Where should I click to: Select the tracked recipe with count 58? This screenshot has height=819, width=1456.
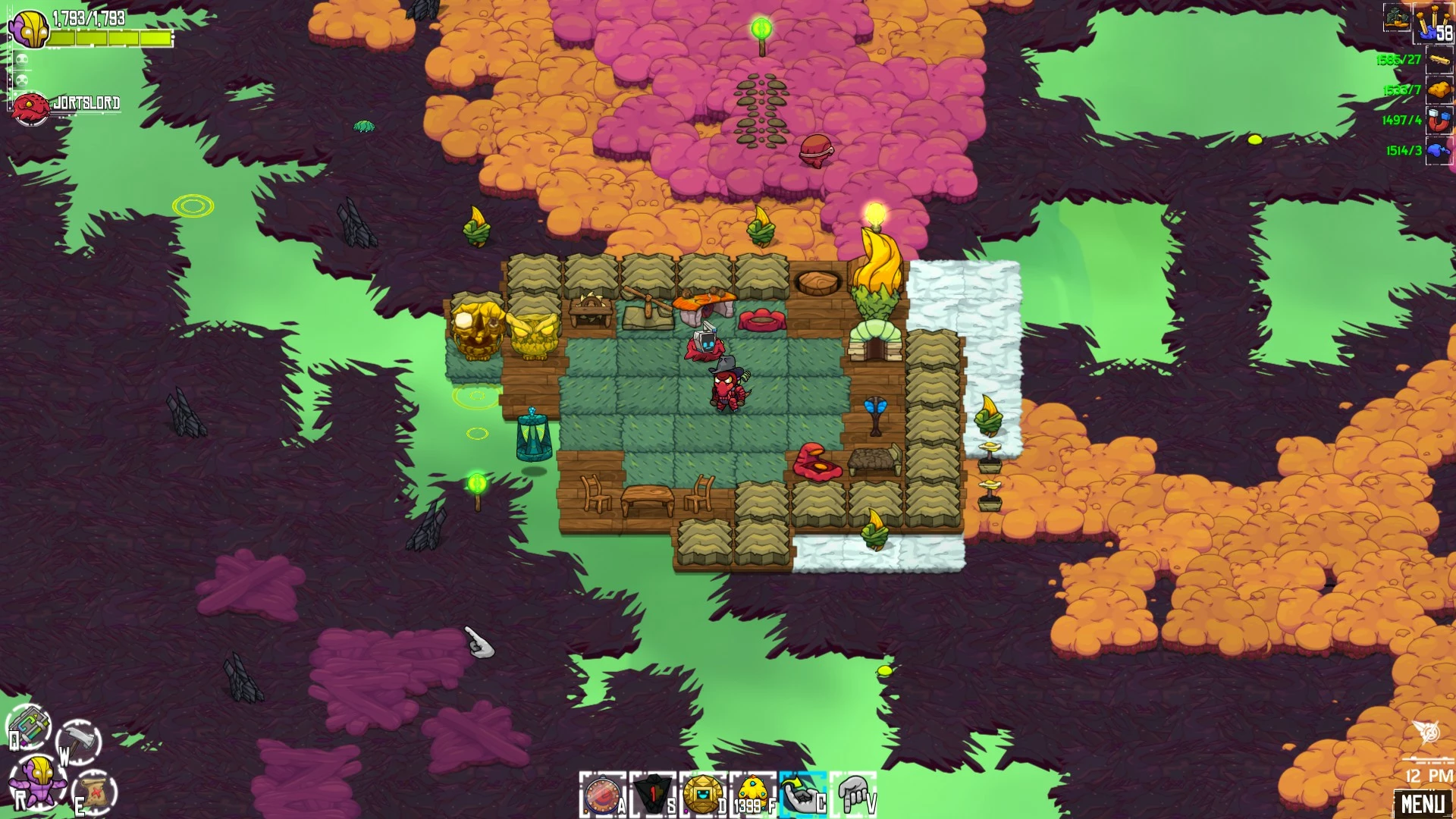[1432, 23]
